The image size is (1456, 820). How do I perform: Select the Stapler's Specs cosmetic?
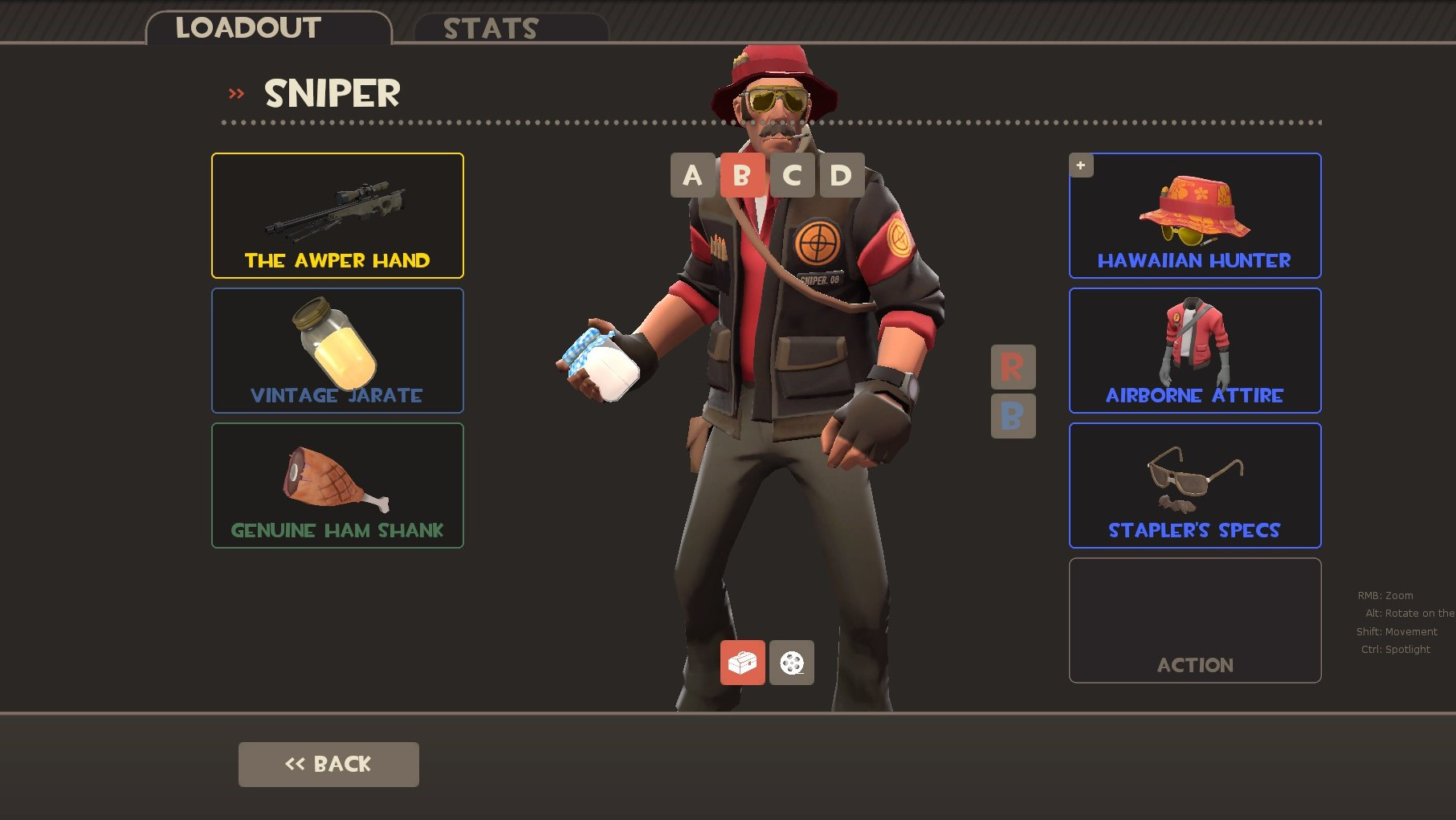point(1193,485)
